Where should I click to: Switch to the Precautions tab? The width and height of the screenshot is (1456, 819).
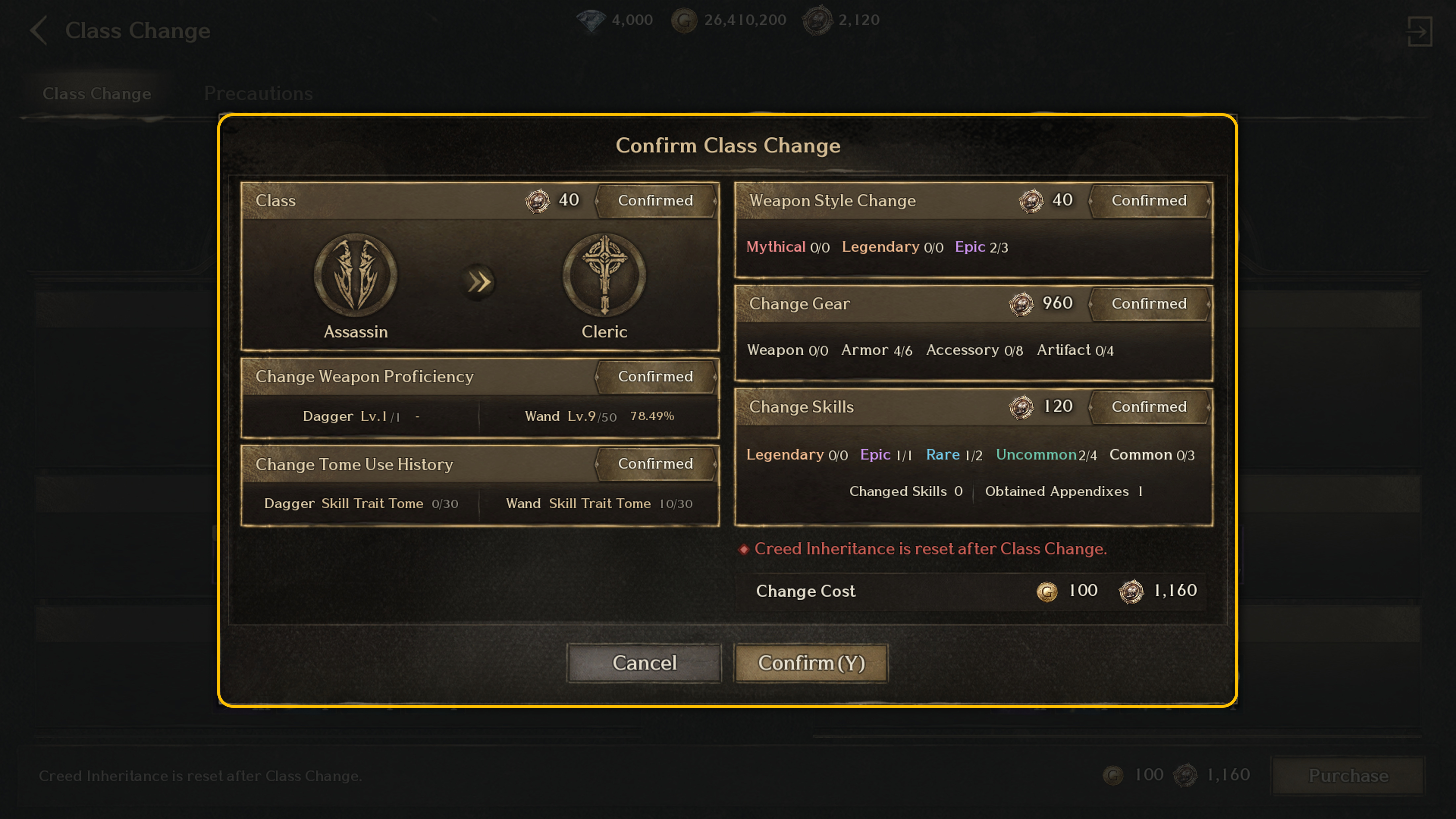258,93
